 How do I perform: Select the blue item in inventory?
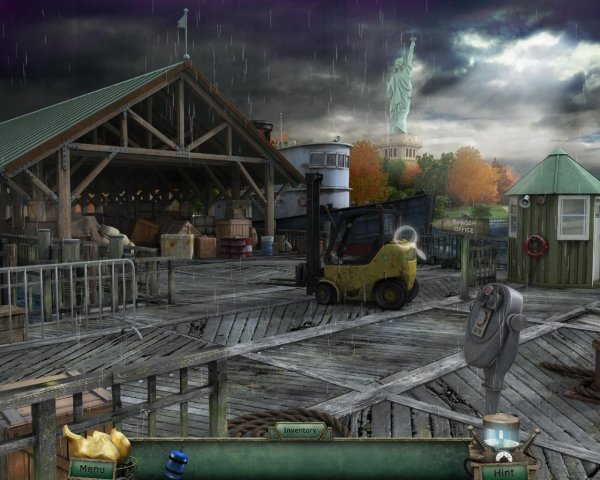177,465
